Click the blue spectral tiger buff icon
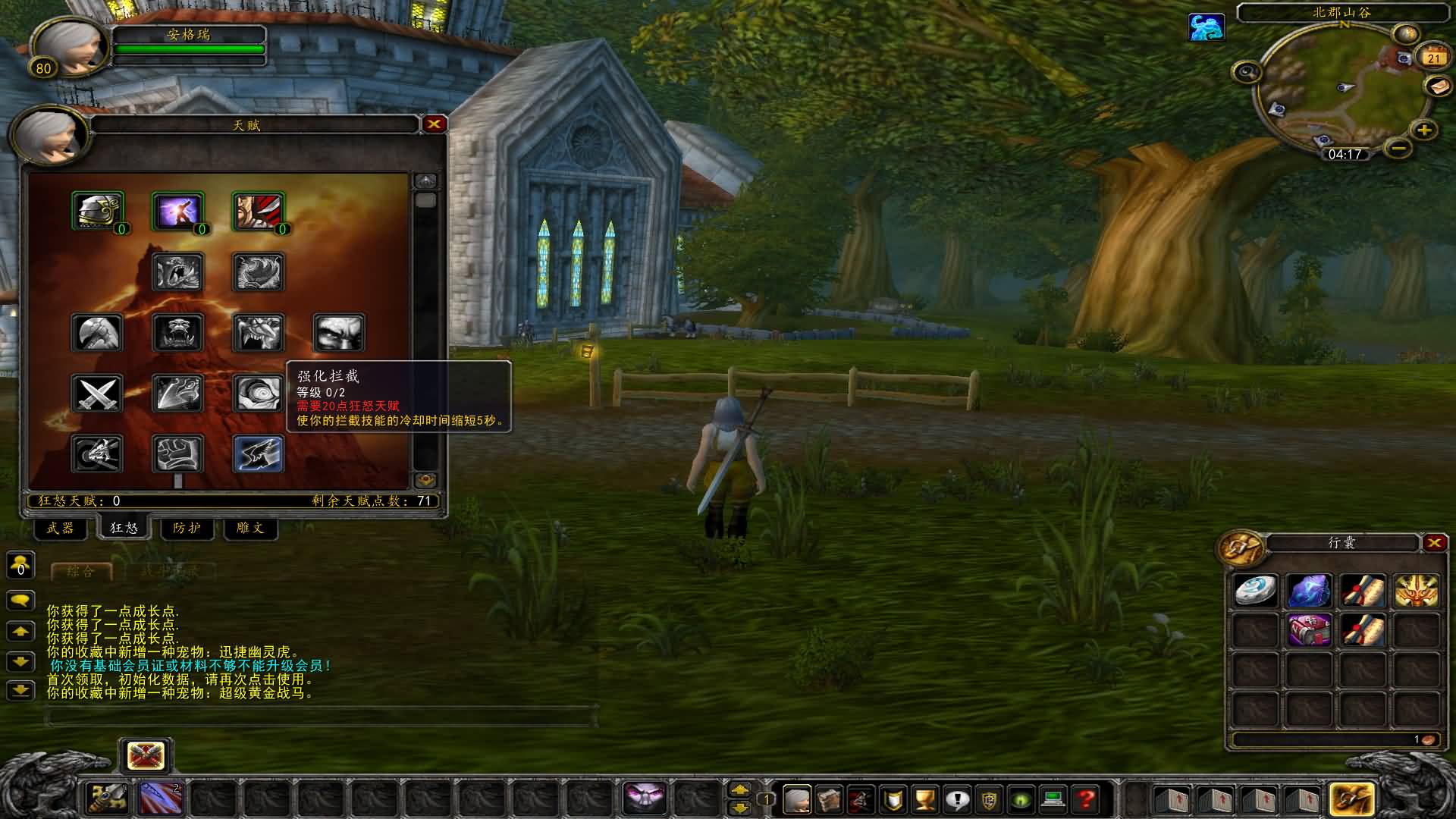 1207,28
